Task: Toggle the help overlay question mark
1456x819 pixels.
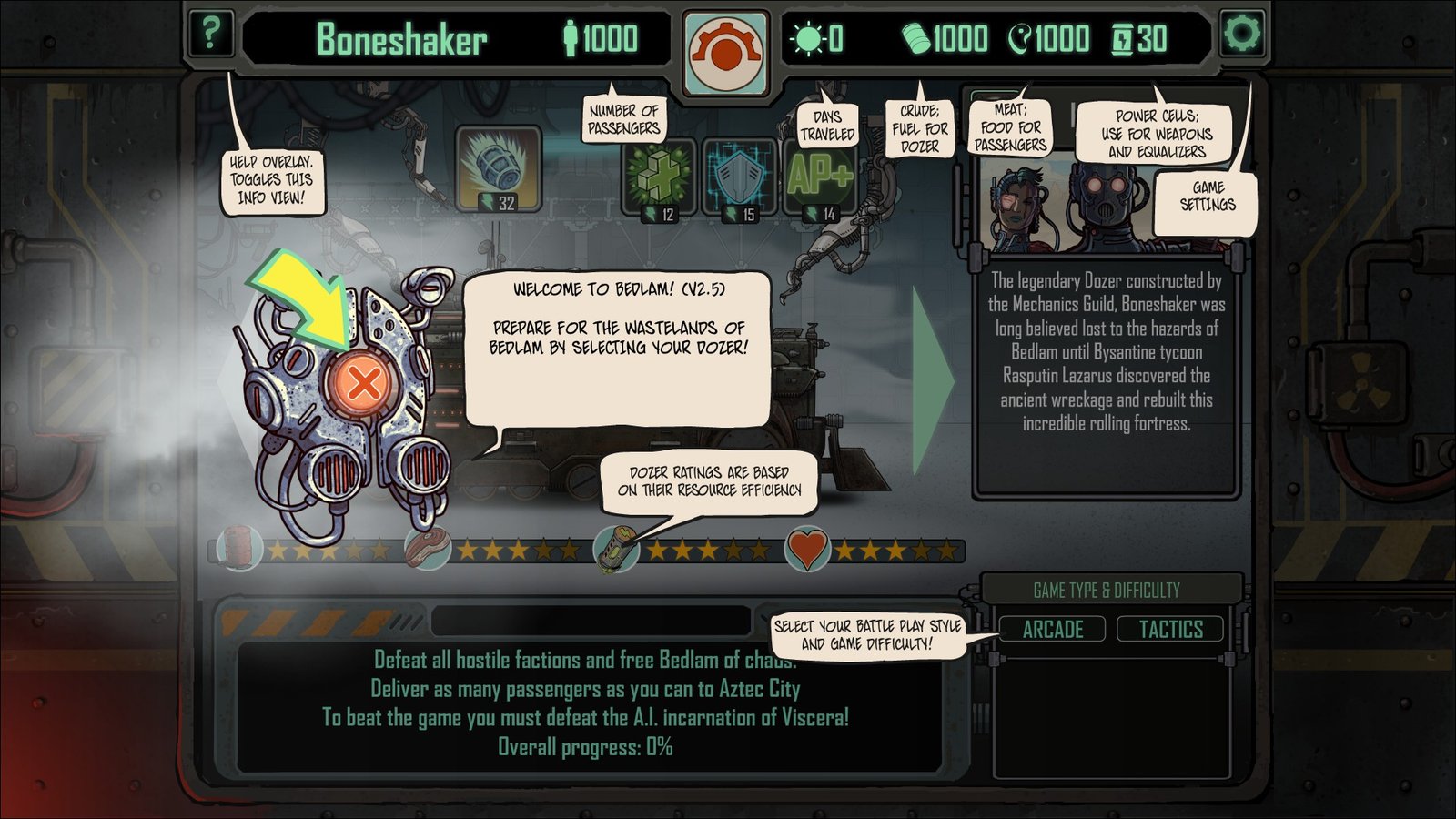Action: click(x=210, y=34)
